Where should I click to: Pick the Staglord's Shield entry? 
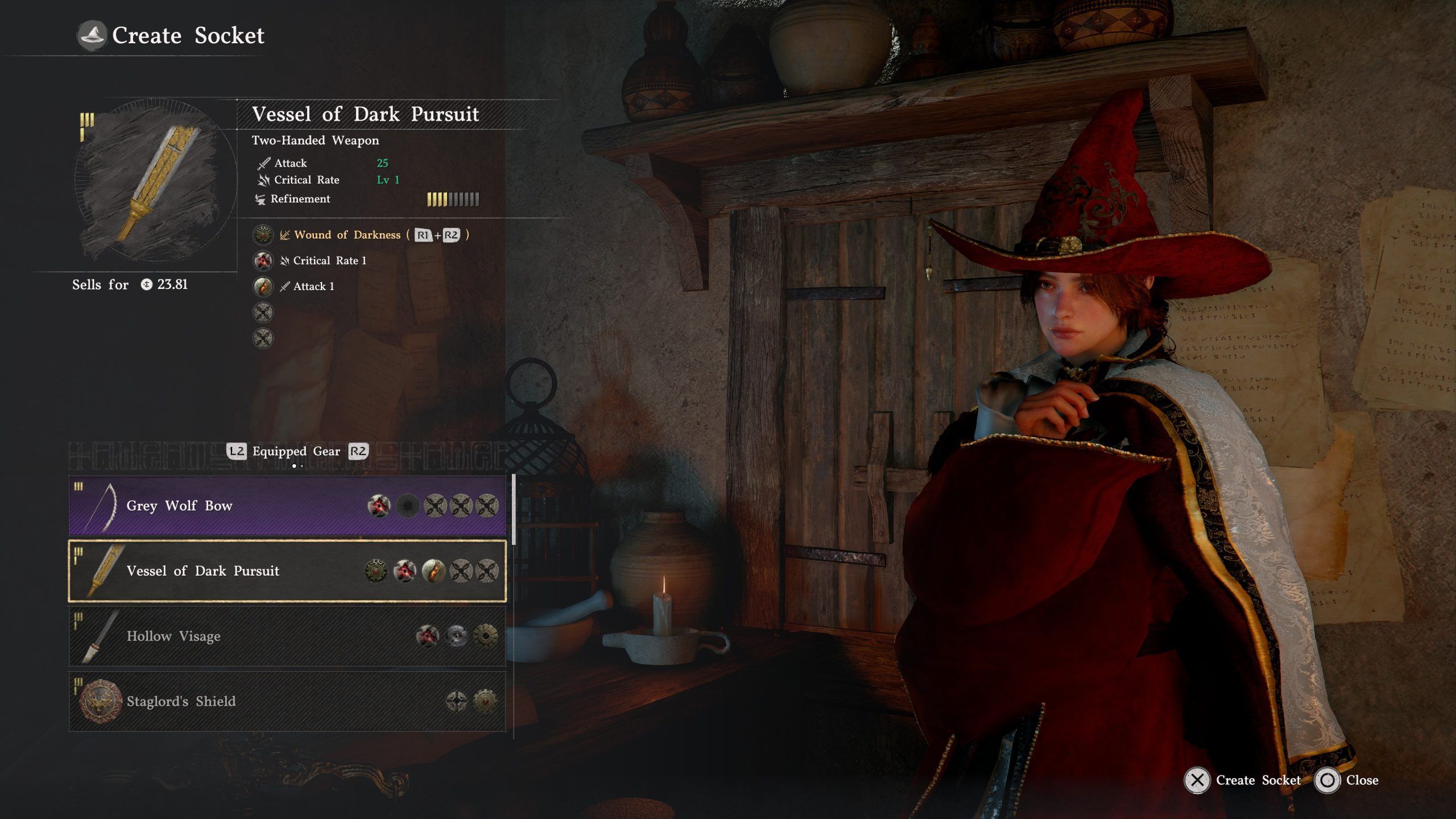[287, 701]
